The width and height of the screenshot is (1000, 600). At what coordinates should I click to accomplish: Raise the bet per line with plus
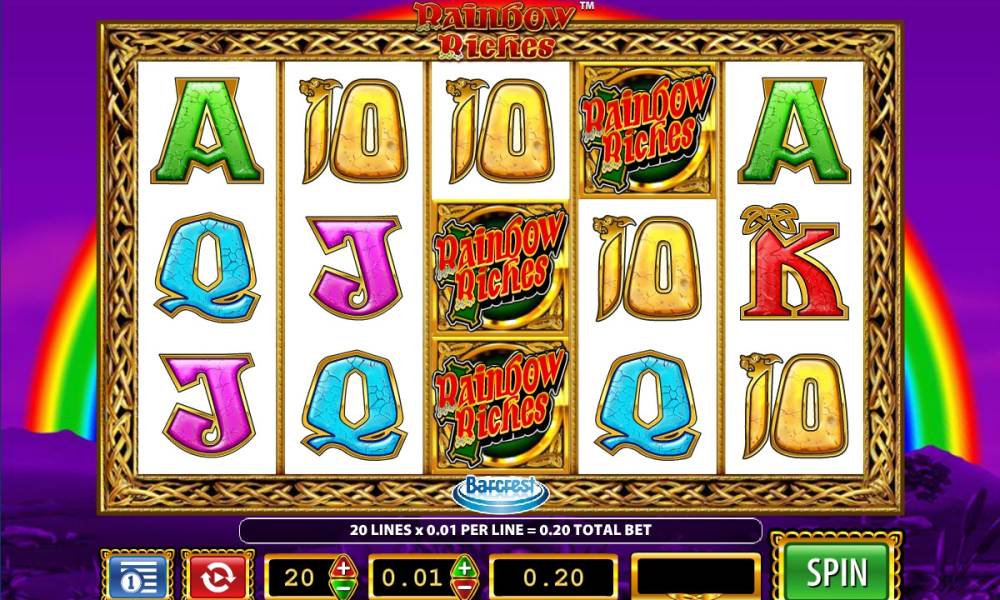point(464,567)
